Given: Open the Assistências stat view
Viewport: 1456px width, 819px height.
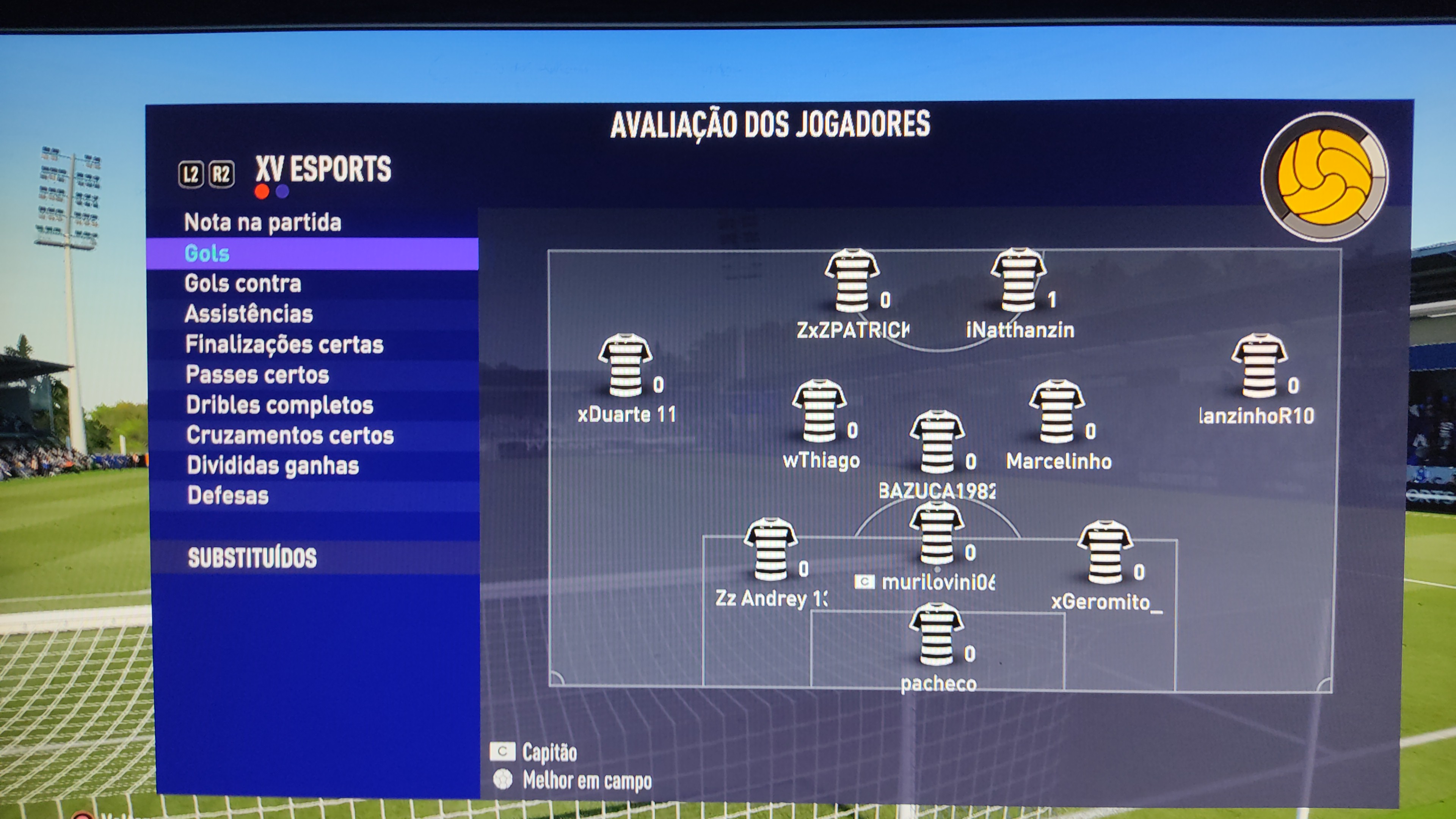Looking at the screenshot, I should (249, 314).
